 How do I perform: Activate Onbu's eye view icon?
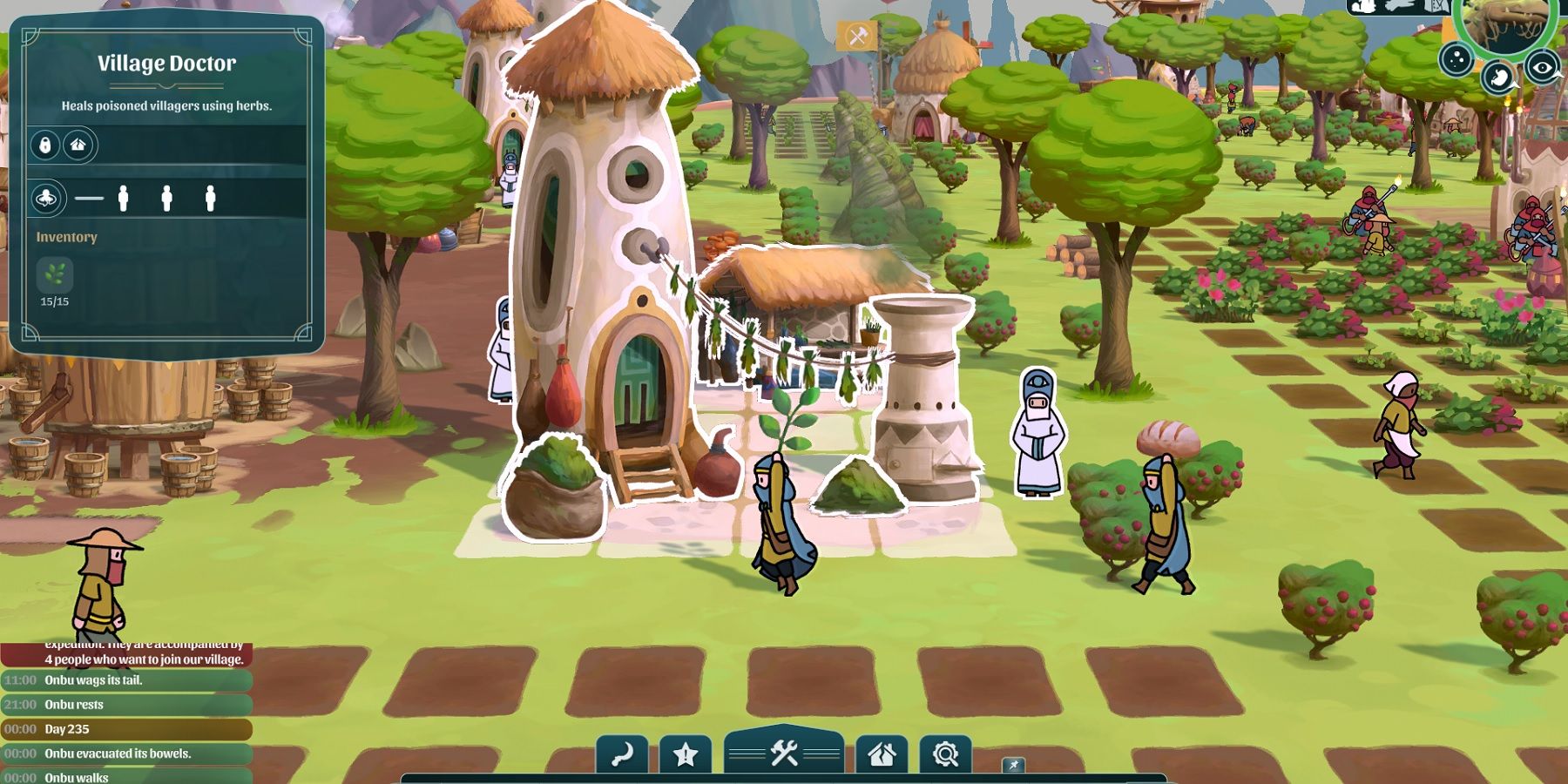pyautogui.click(x=1542, y=66)
